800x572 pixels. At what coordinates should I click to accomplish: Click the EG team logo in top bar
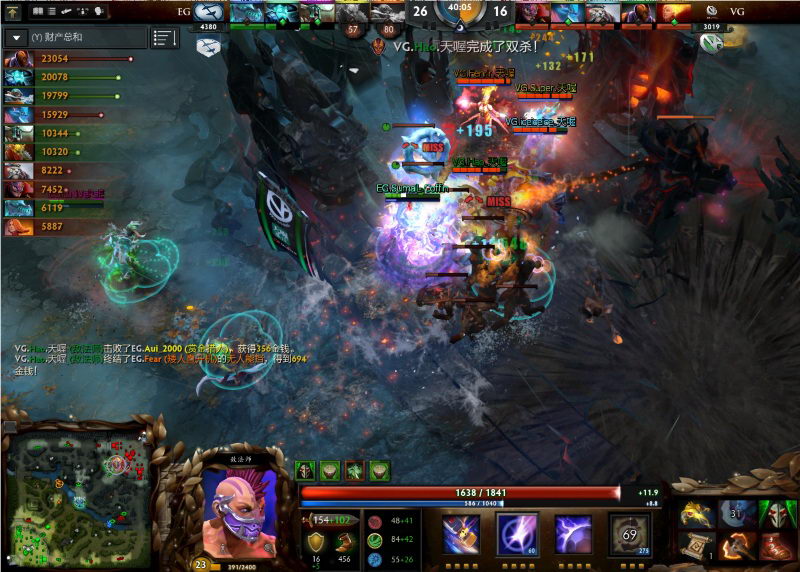[209, 12]
